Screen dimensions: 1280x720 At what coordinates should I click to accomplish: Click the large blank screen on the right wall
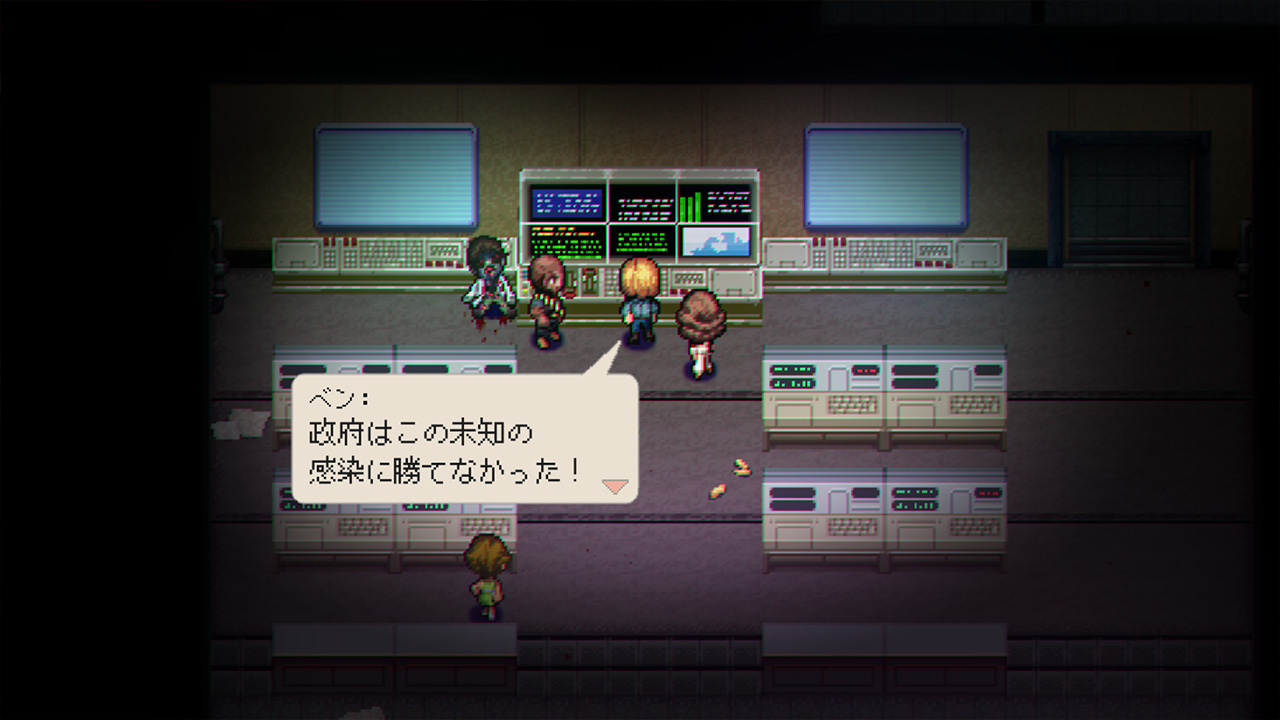pyautogui.click(x=884, y=176)
